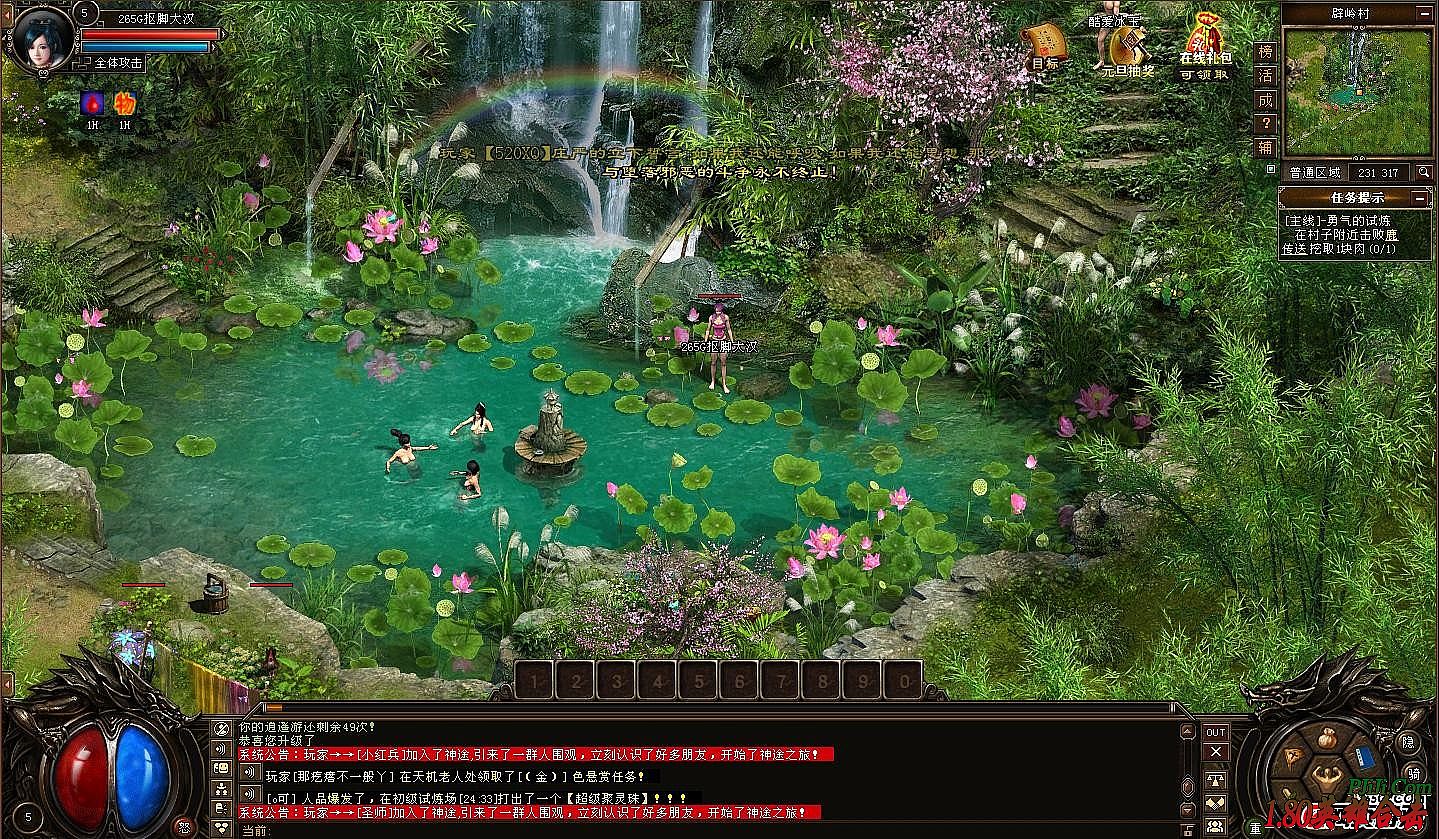Open the 目标 target scroll icon
The image size is (1439, 839).
point(1047,42)
